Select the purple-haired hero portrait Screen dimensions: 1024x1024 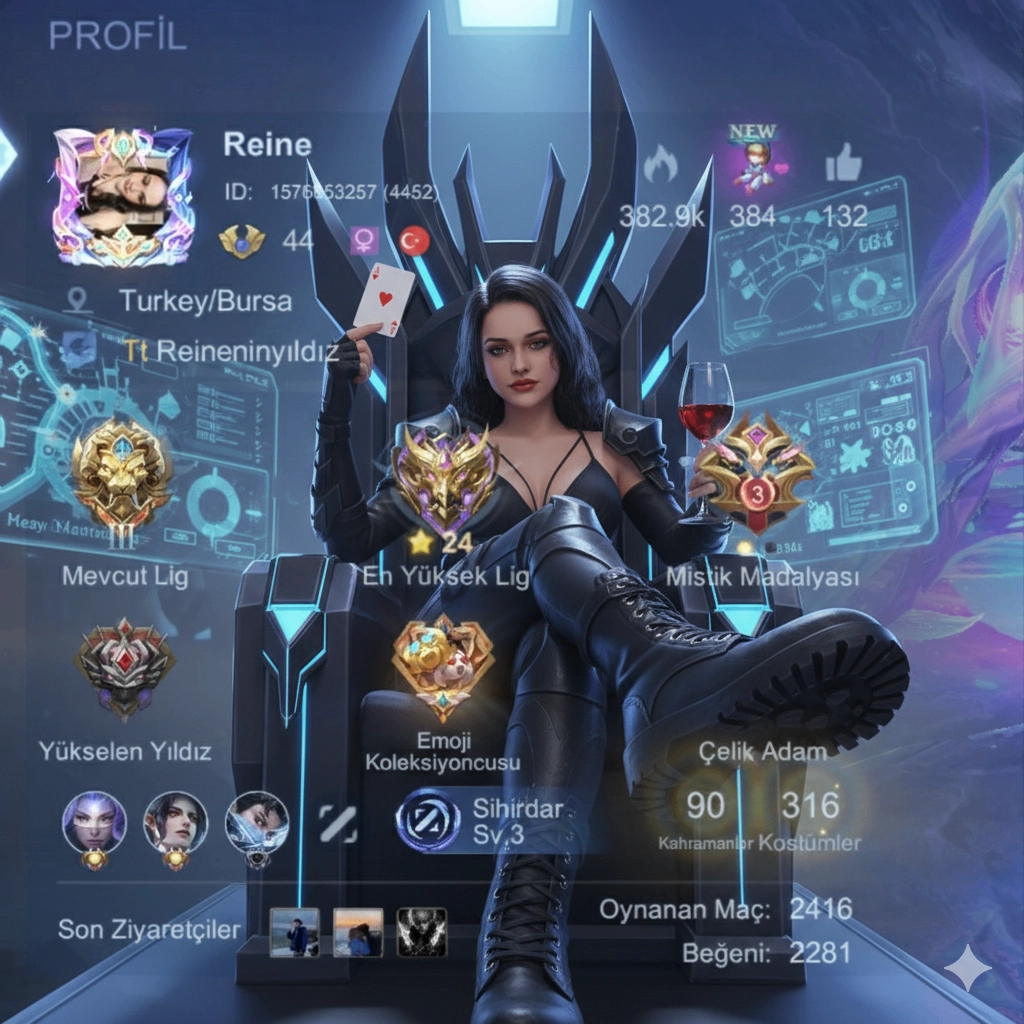(95, 823)
